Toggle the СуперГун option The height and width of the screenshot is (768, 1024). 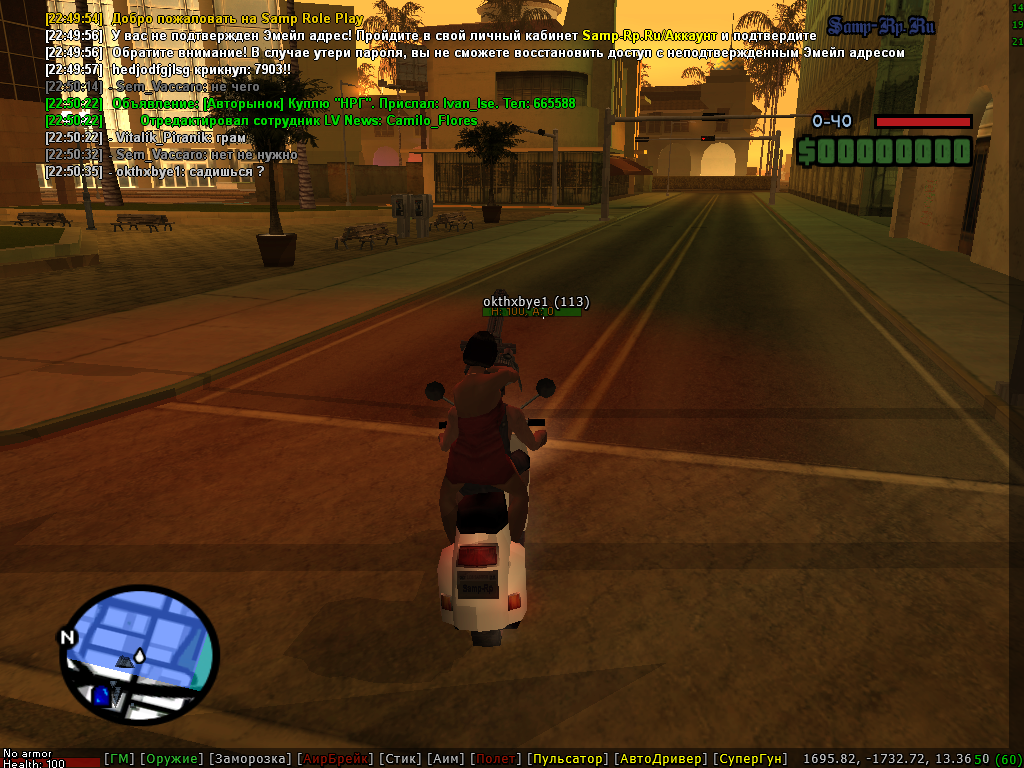751,760
